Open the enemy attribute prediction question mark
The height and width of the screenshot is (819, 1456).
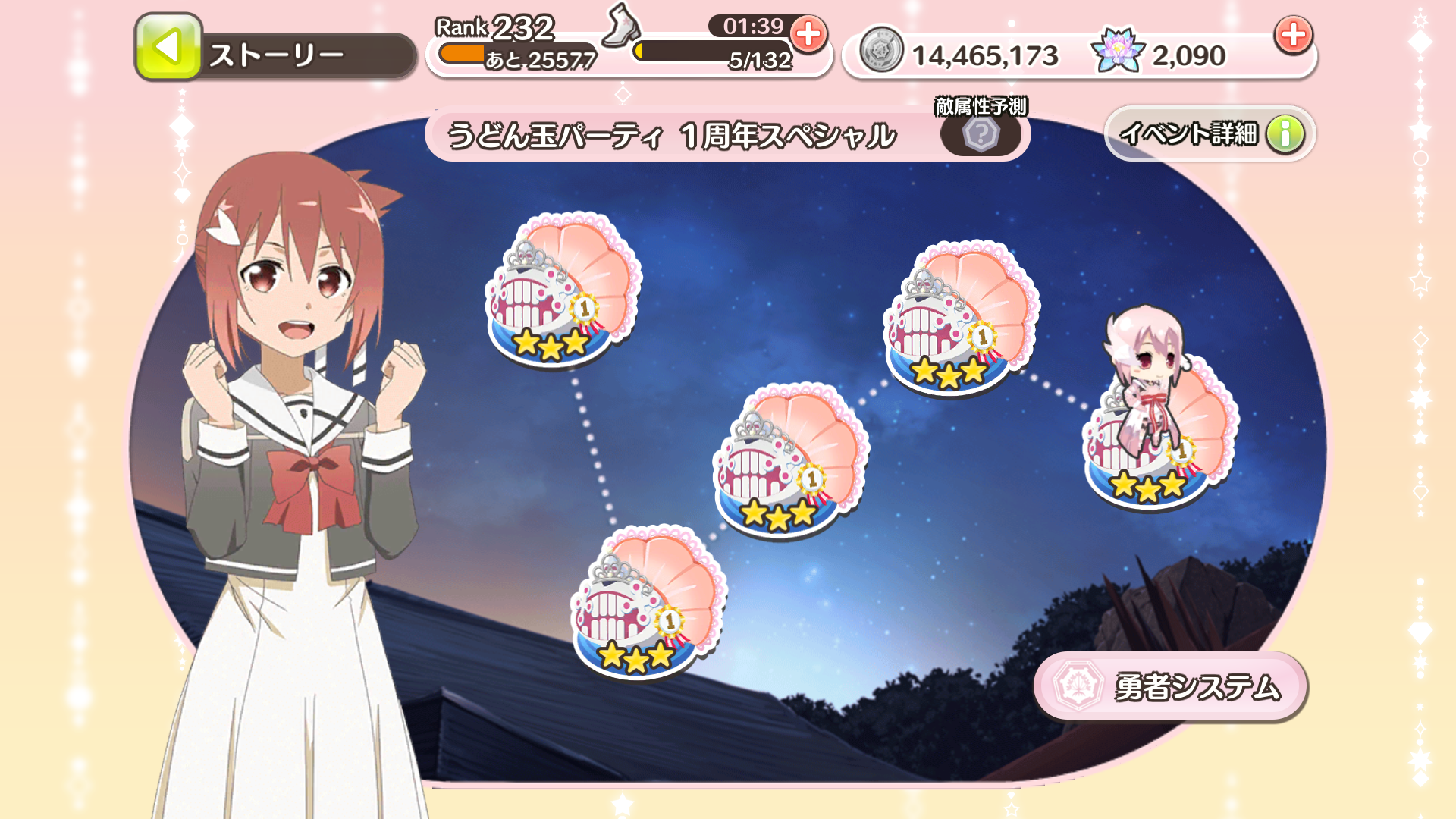tap(981, 135)
